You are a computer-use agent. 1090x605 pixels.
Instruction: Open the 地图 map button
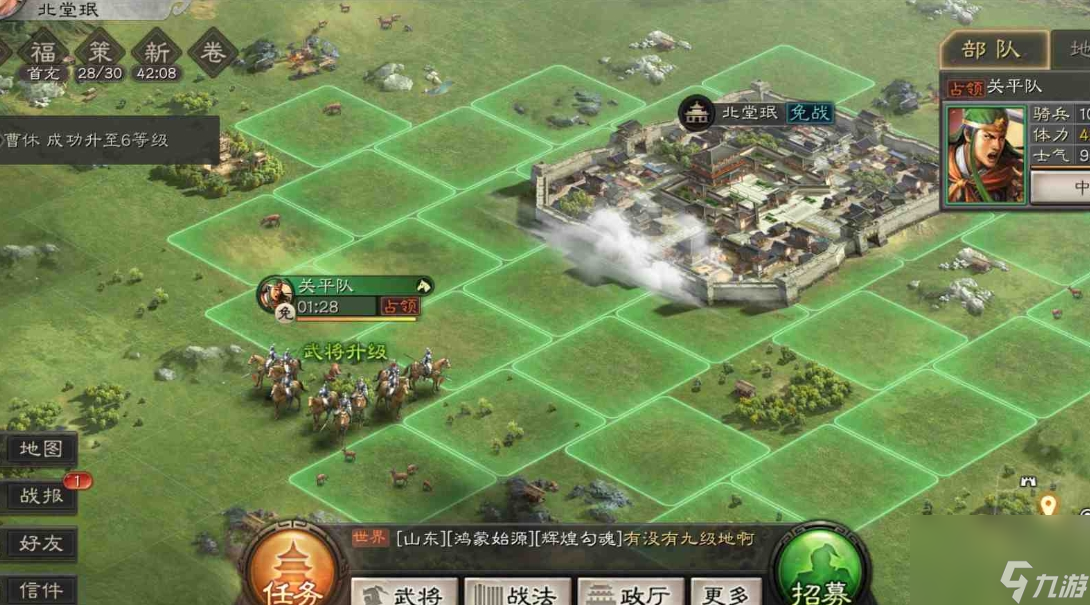[x=40, y=450]
